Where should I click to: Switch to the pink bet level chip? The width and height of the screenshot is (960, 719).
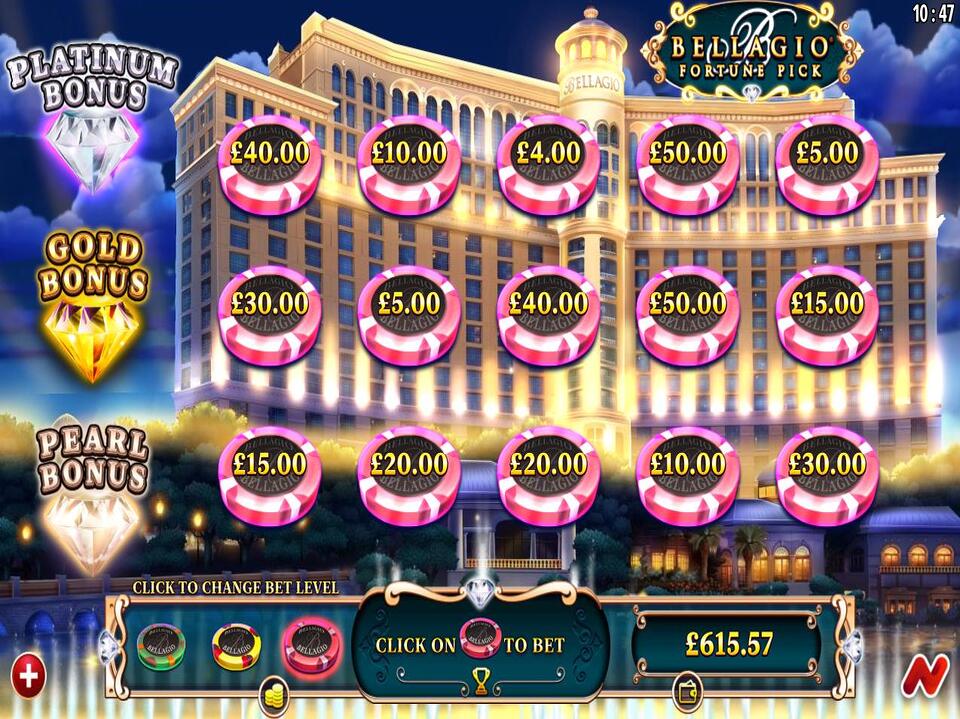[x=311, y=645]
